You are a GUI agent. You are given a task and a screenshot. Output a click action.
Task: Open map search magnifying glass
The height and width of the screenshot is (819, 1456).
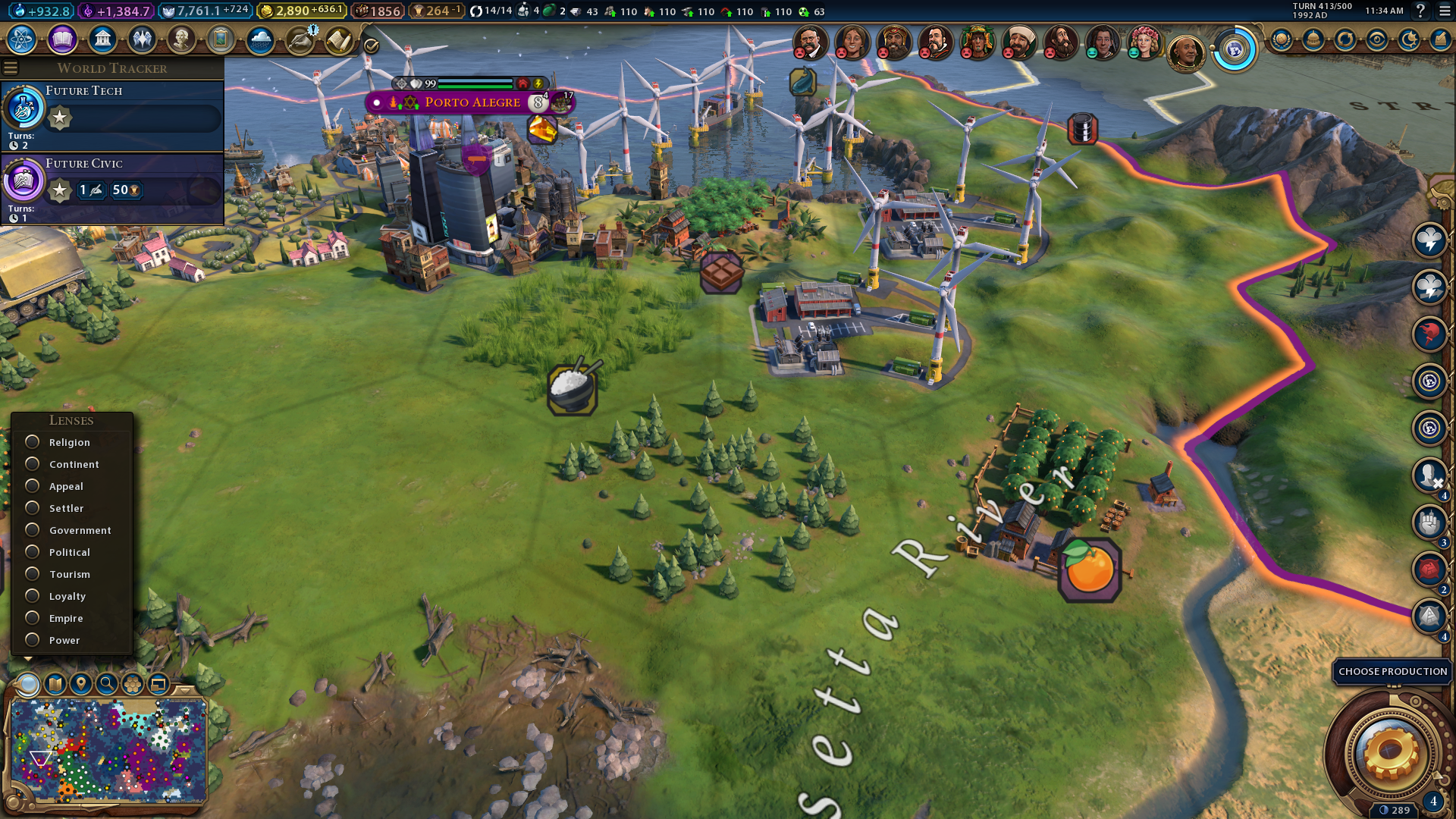click(x=107, y=684)
